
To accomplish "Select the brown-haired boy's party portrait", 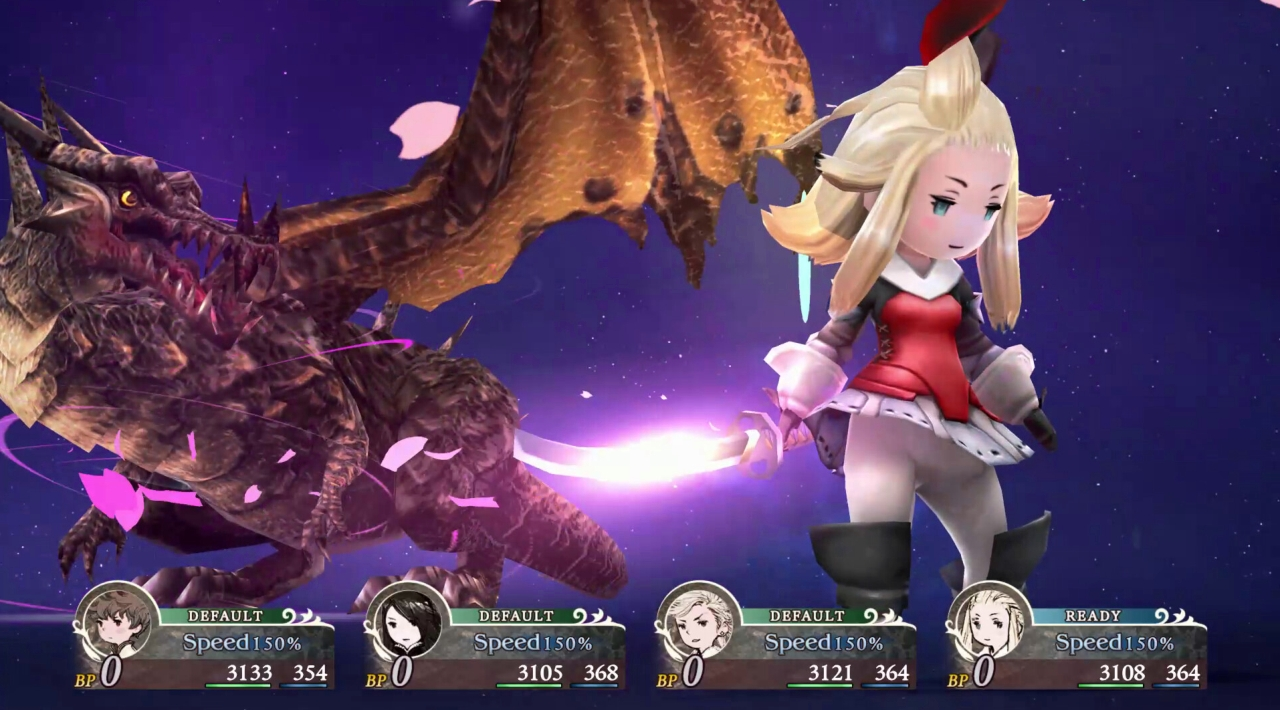I will (x=116, y=621).
